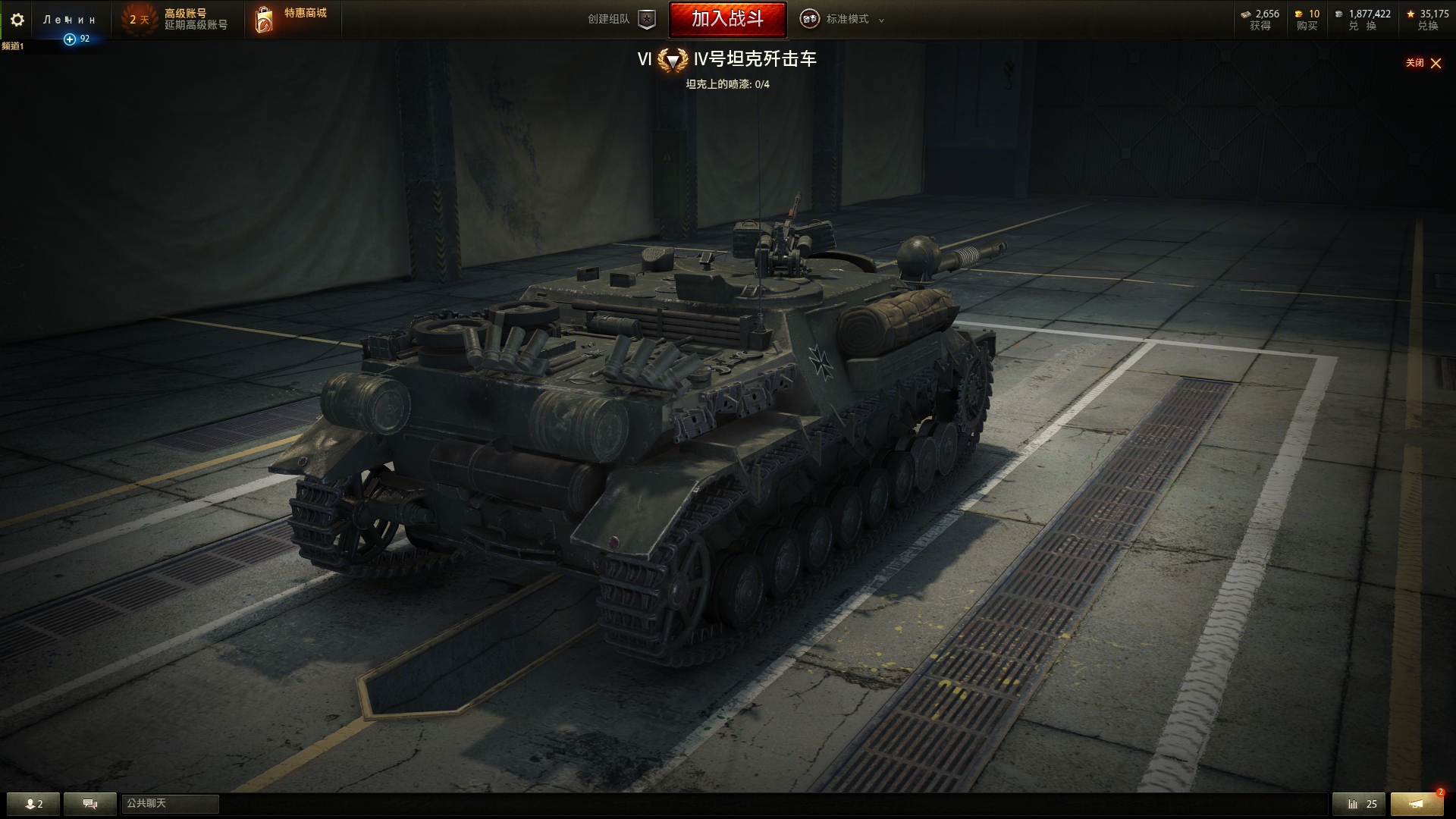Create a platoon with 创建组队
Screen dimensions: 1456x819
pyautogui.click(x=621, y=20)
